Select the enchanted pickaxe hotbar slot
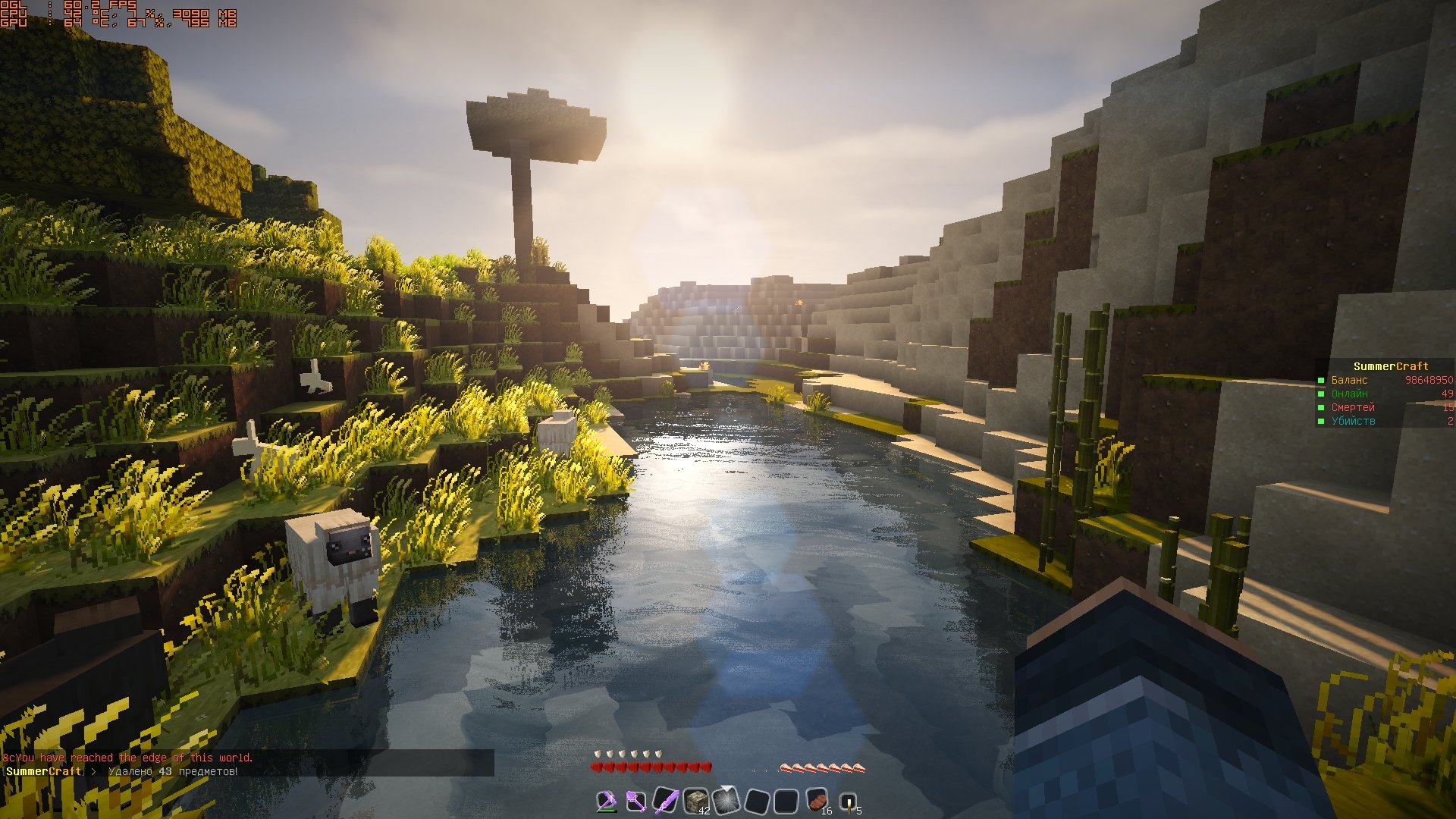This screenshot has width=1456, height=819. (x=606, y=801)
